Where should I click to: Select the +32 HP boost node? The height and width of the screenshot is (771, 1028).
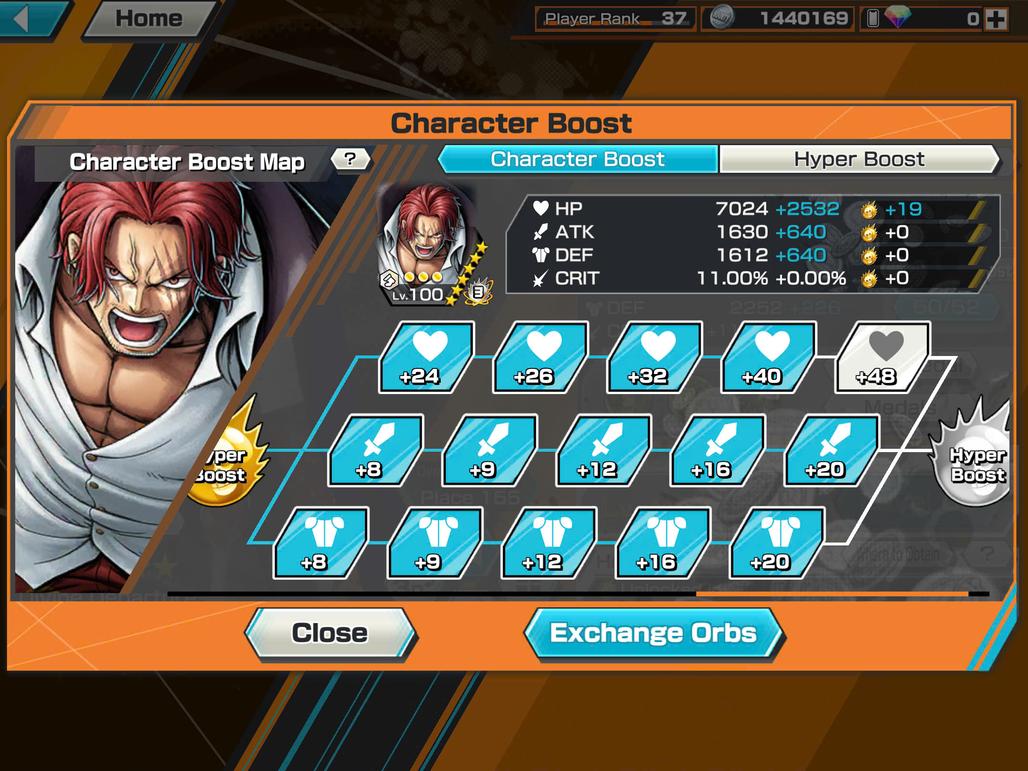pos(655,356)
